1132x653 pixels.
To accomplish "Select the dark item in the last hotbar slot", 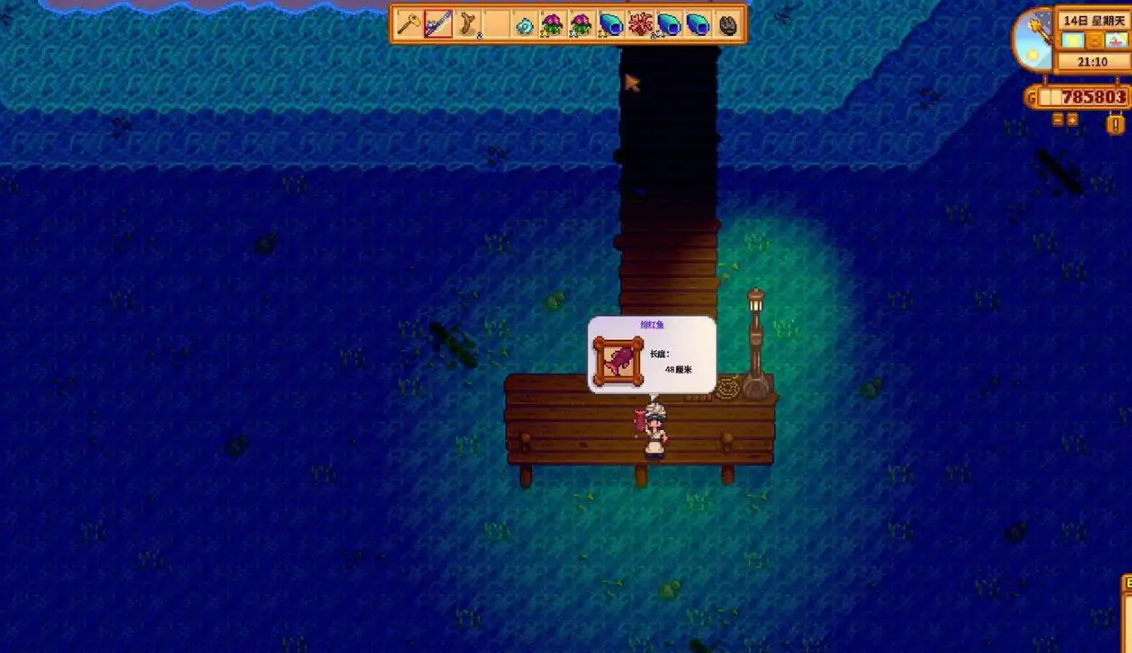I will click(728, 24).
